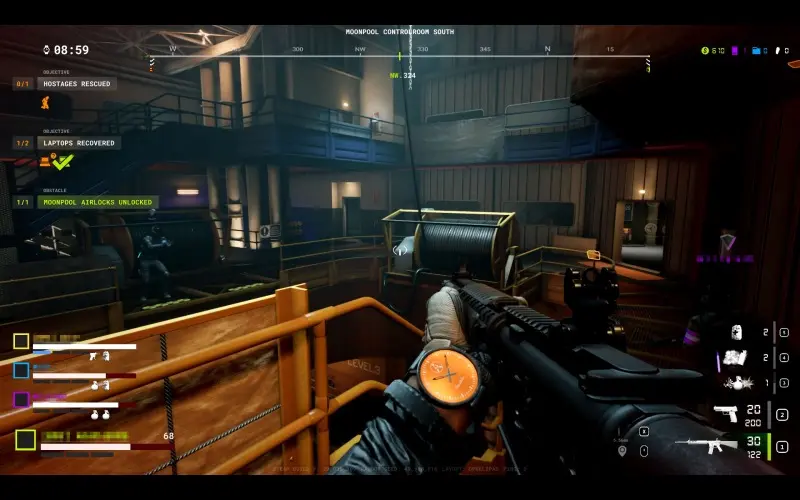Image resolution: width=800 pixels, height=500 pixels.
Task: Select the blue squad member portrait
Action: (x=21, y=370)
